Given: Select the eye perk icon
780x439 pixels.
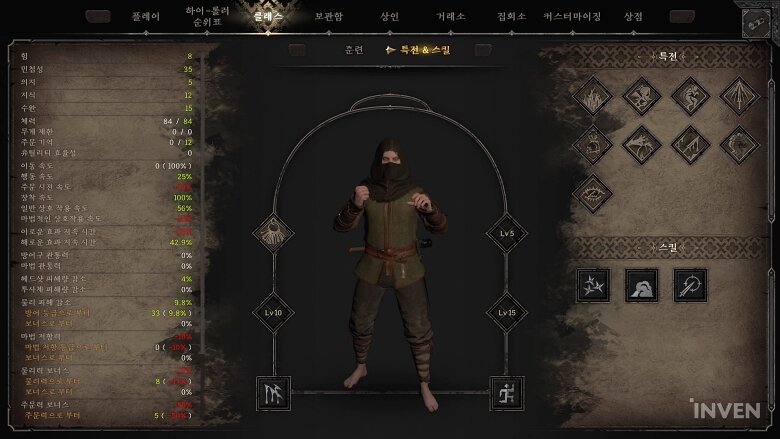Looking at the screenshot, I should [592, 193].
